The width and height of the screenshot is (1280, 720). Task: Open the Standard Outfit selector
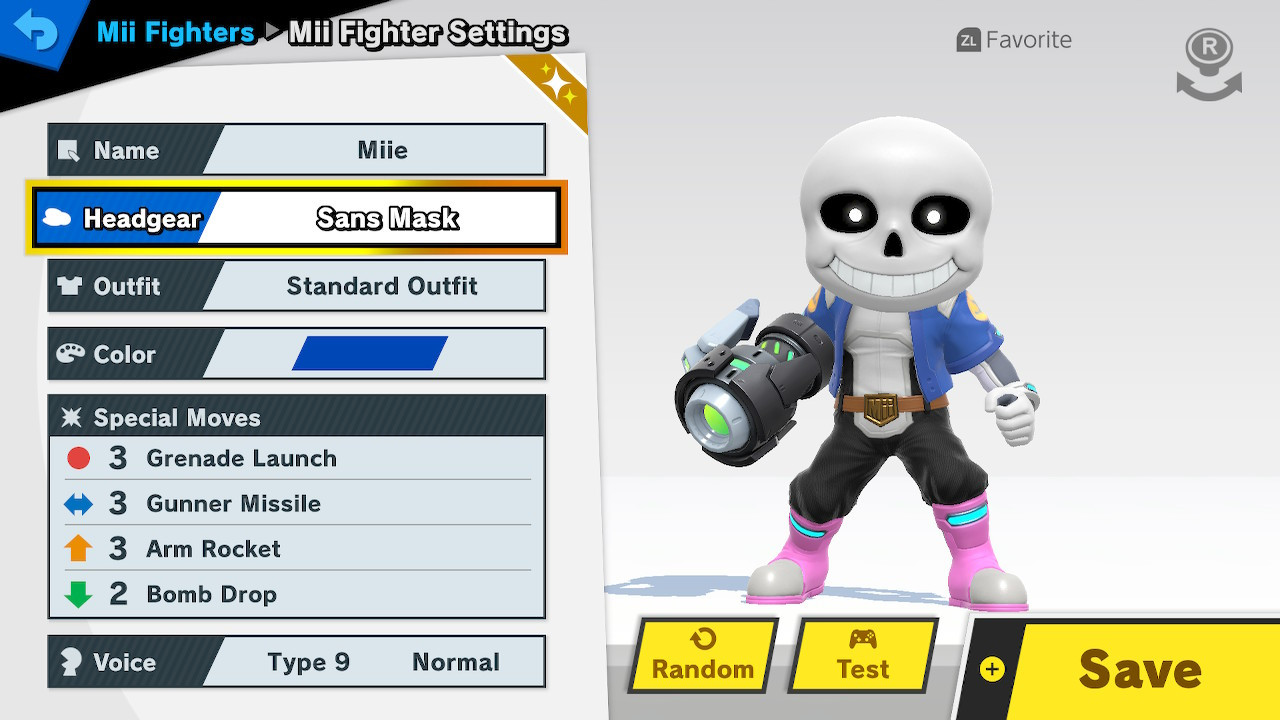[383, 286]
